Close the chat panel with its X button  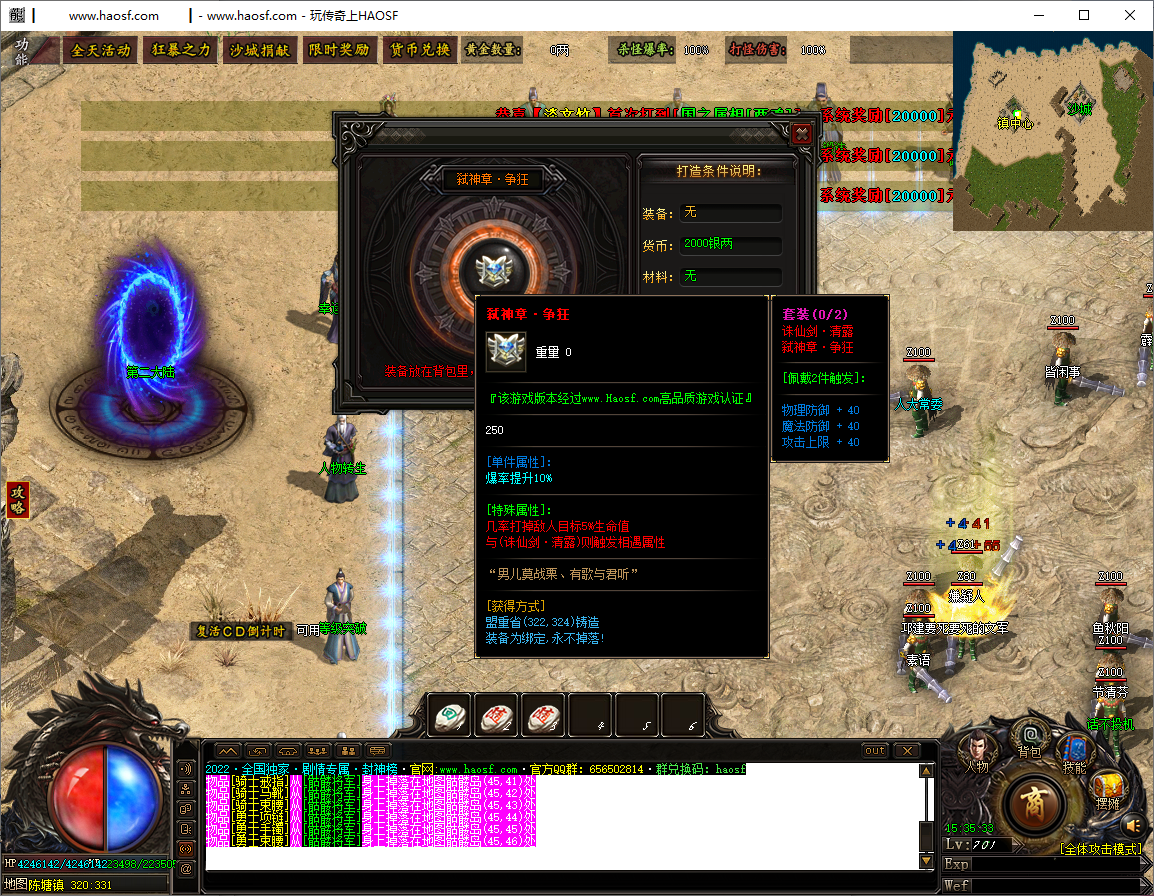pyautogui.click(x=906, y=750)
